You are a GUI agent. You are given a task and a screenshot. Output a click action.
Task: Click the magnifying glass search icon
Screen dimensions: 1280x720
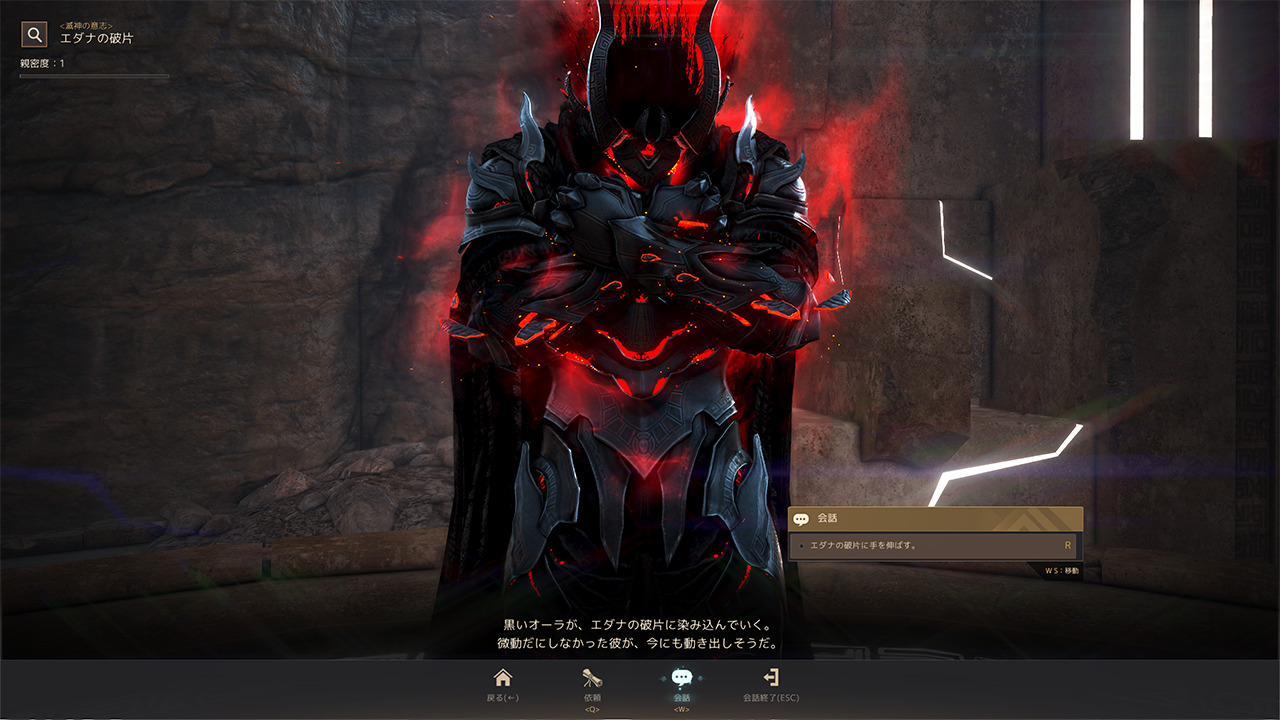coord(35,35)
